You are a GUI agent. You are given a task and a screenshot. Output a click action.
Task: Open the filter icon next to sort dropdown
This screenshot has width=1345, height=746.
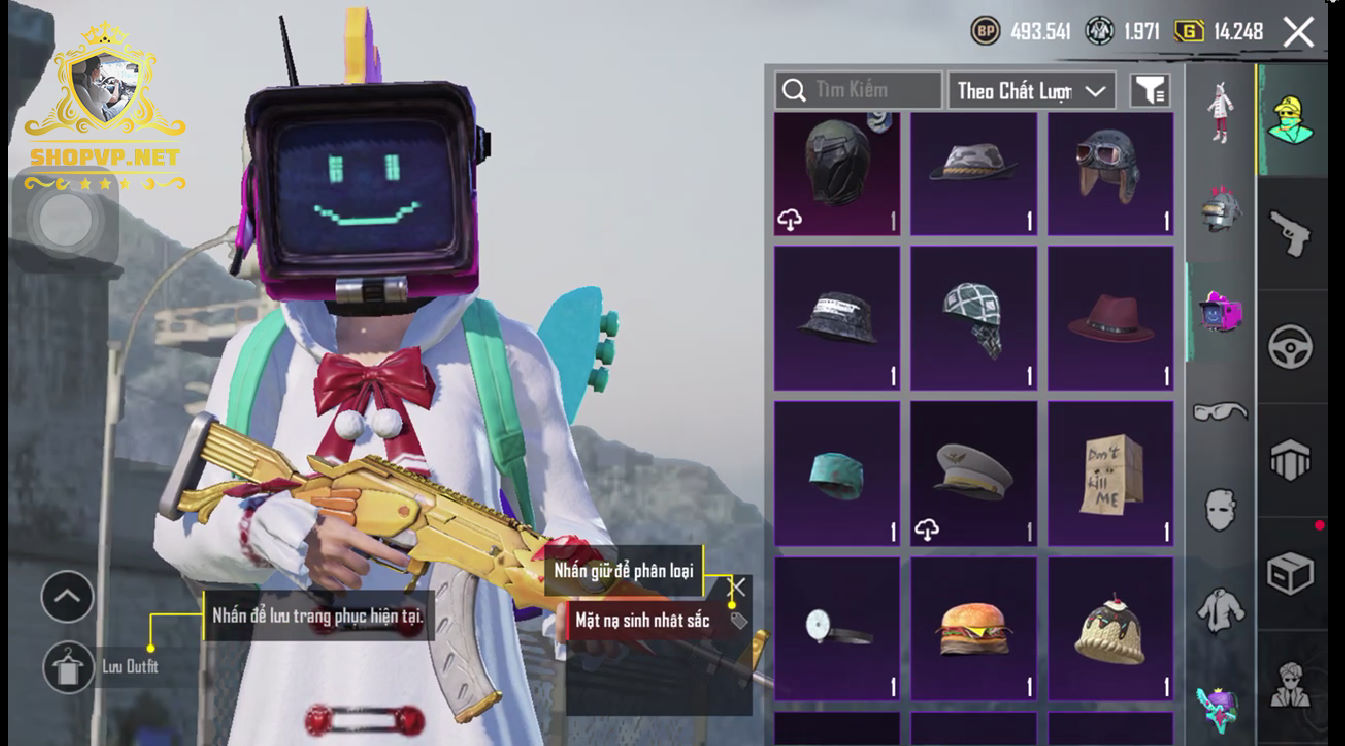(1150, 91)
